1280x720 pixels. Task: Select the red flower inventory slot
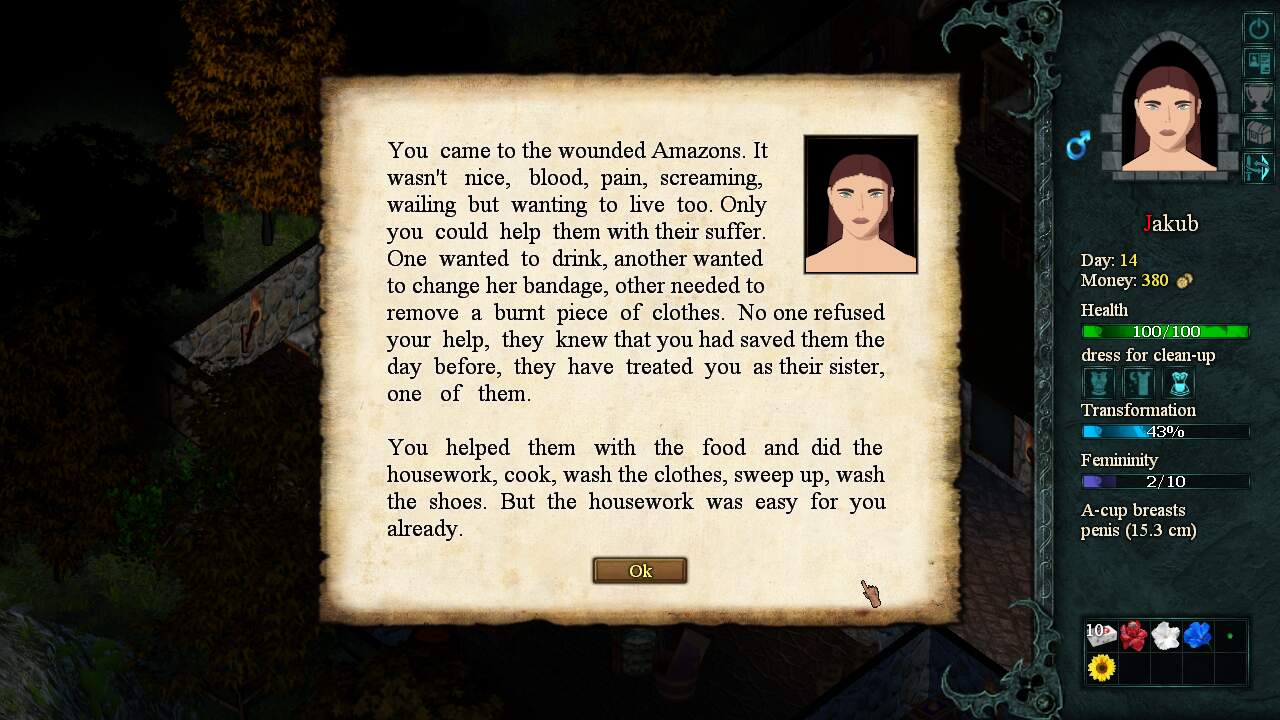(x=1133, y=635)
